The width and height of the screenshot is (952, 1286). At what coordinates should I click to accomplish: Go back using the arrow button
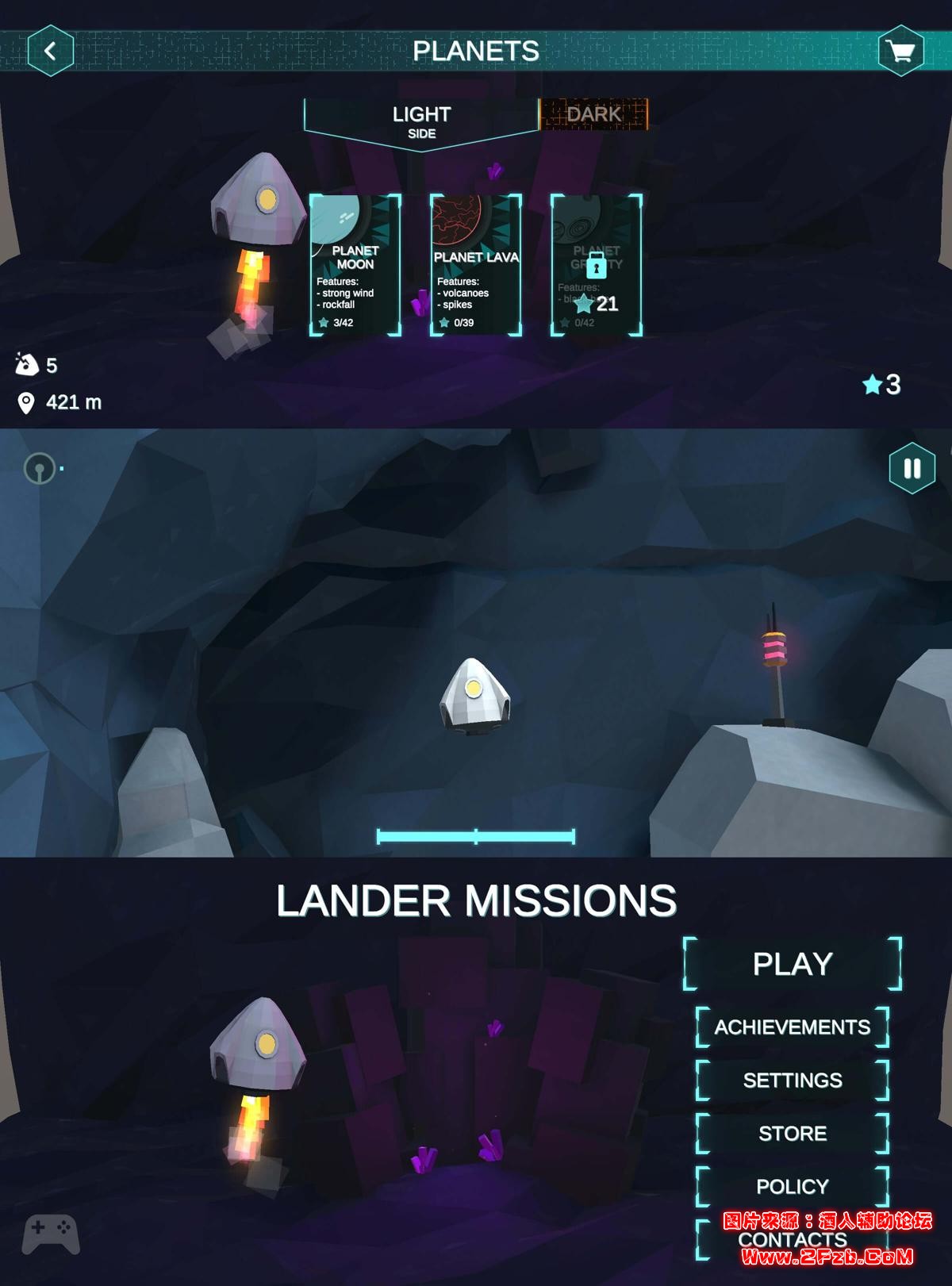(x=51, y=52)
